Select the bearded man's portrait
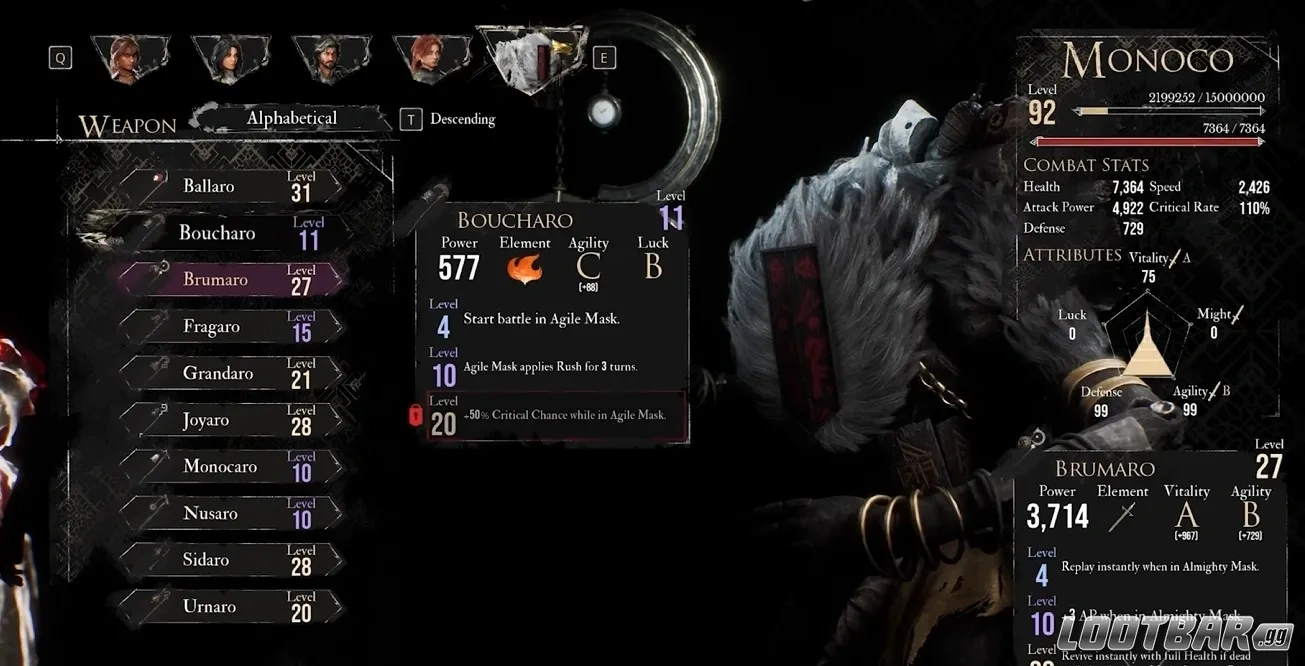The image size is (1305, 666). point(331,58)
